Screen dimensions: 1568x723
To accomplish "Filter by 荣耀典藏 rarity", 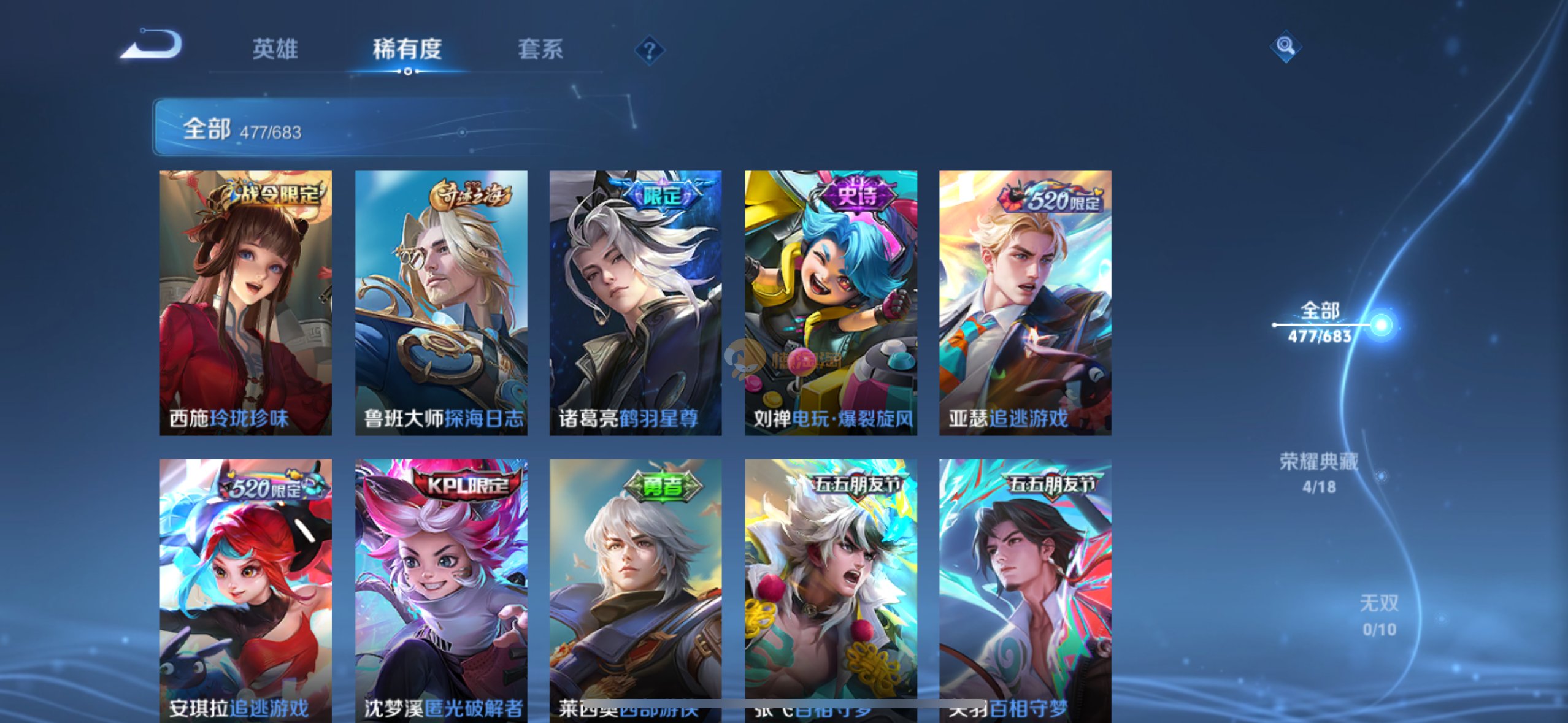I will click(1319, 472).
